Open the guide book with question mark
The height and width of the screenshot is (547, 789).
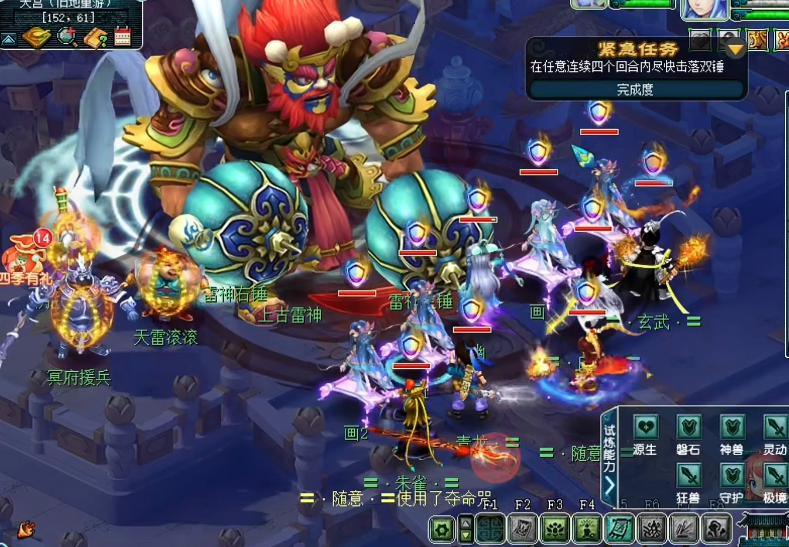pyautogui.click(x=97, y=38)
